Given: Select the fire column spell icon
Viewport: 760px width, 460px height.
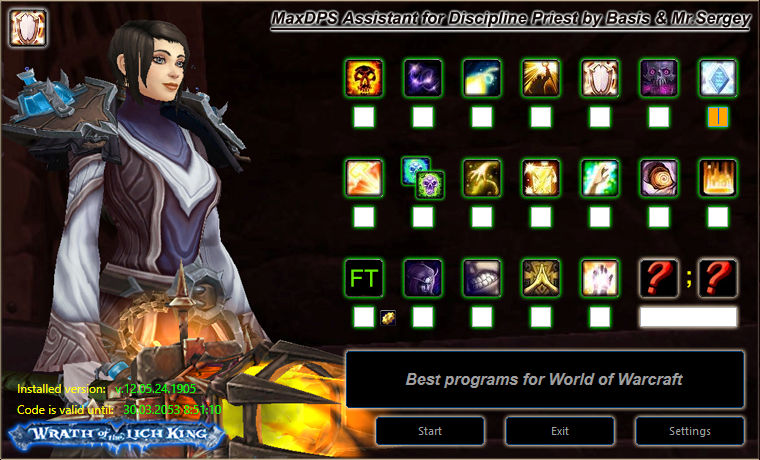Looking at the screenshot, I should click(717, 178).
